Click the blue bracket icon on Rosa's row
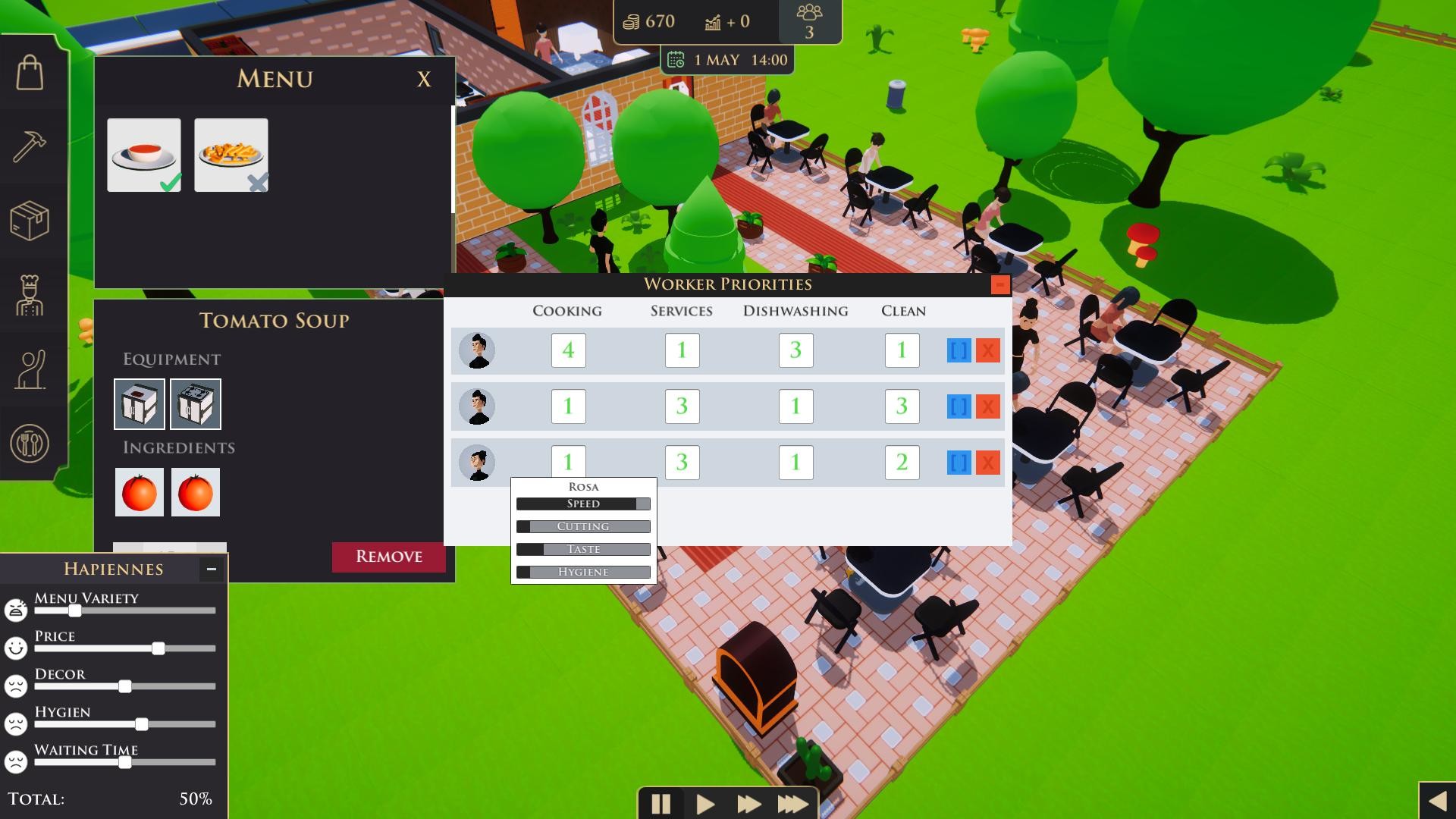 click(x=957, y=463)
